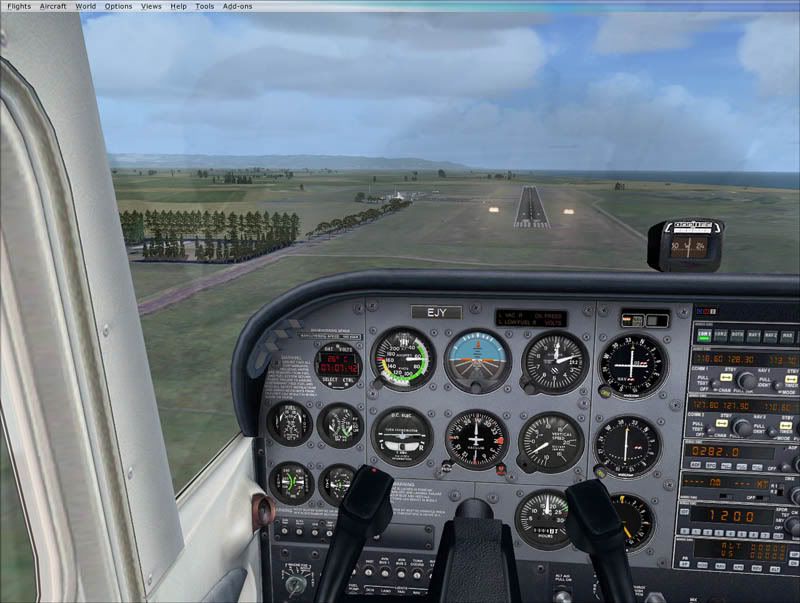Open the Aircraft menu

pos(53,6)
